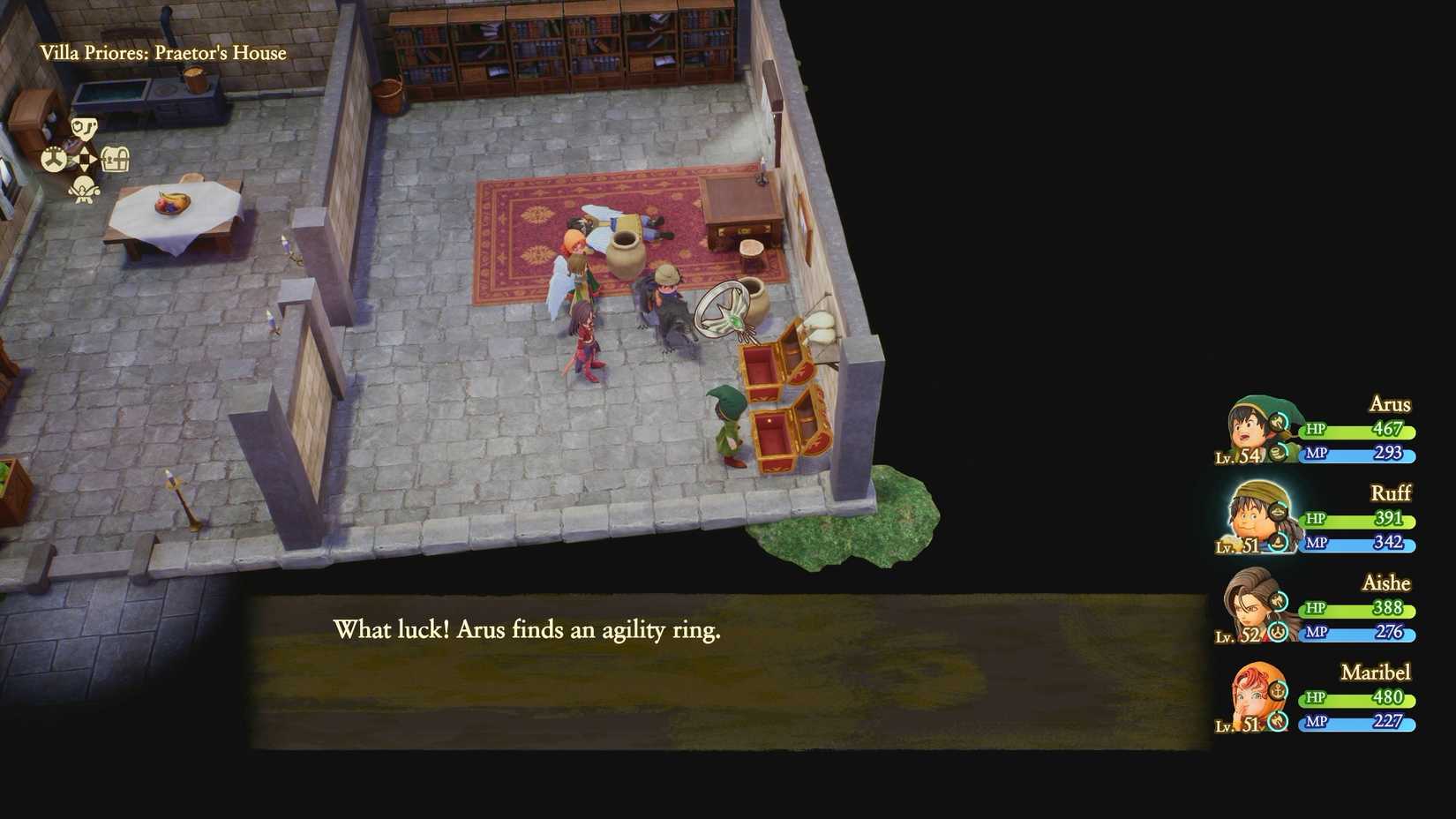Click Arus's green HP bar showing 467

[1359, 432]
